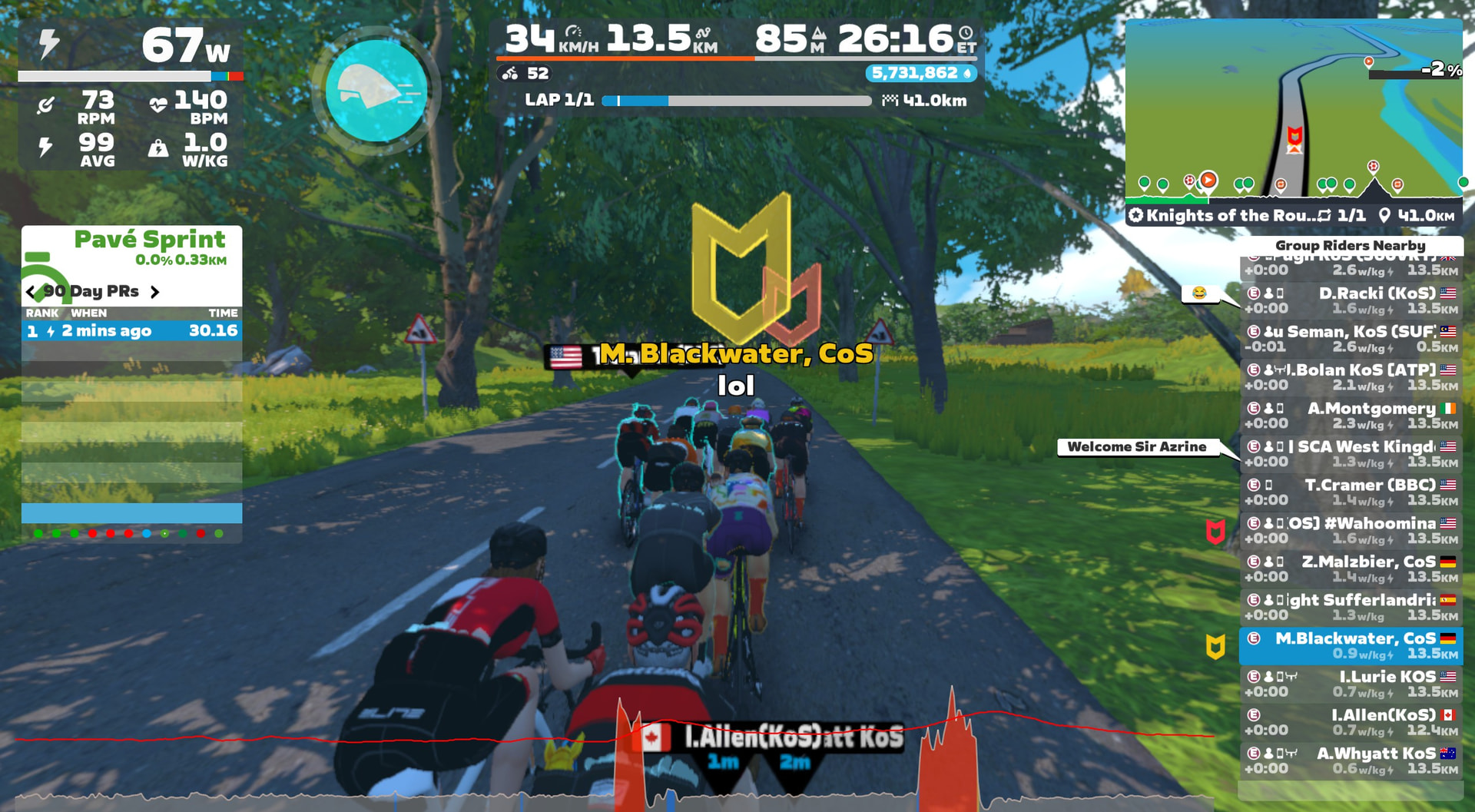The width and height of the screenshot is (1475, 812).
Task: Select Z.Malzbier, CoS rider row
Action: (x=1351, y=569)
